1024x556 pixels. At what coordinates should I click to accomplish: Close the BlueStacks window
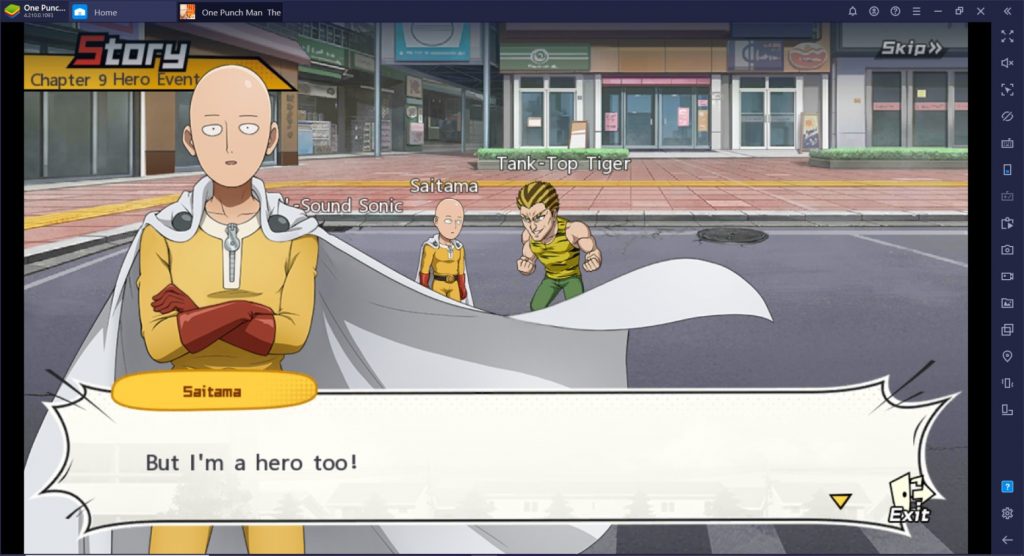tap(982, 11)
